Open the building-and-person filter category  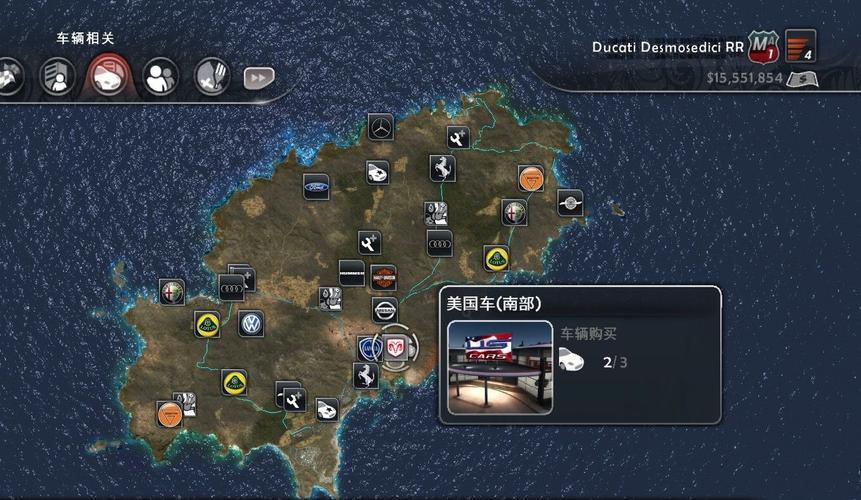[56, 76]
